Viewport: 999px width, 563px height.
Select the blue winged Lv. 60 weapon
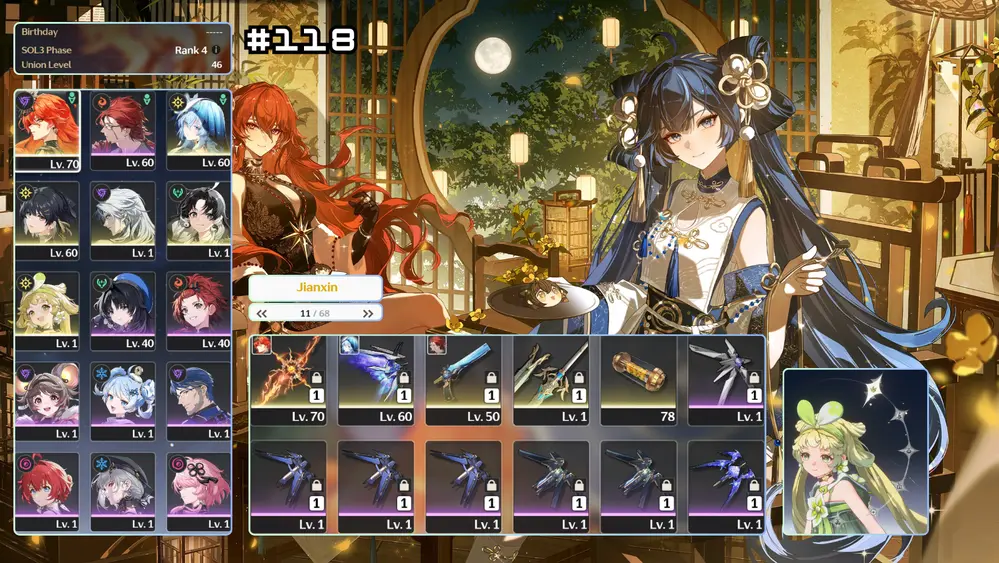point(376,376)
